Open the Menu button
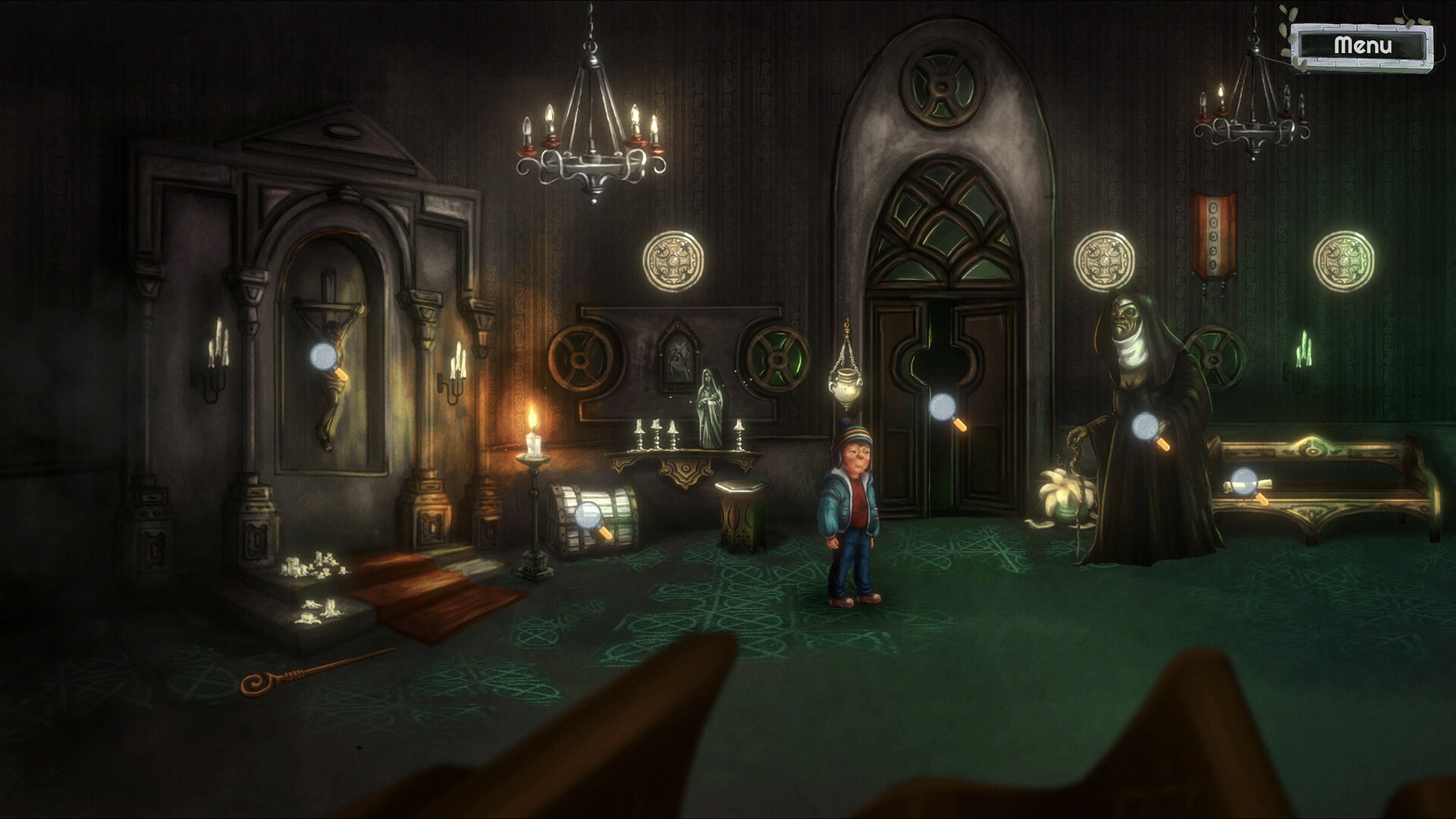 [x=1363, y=46]
